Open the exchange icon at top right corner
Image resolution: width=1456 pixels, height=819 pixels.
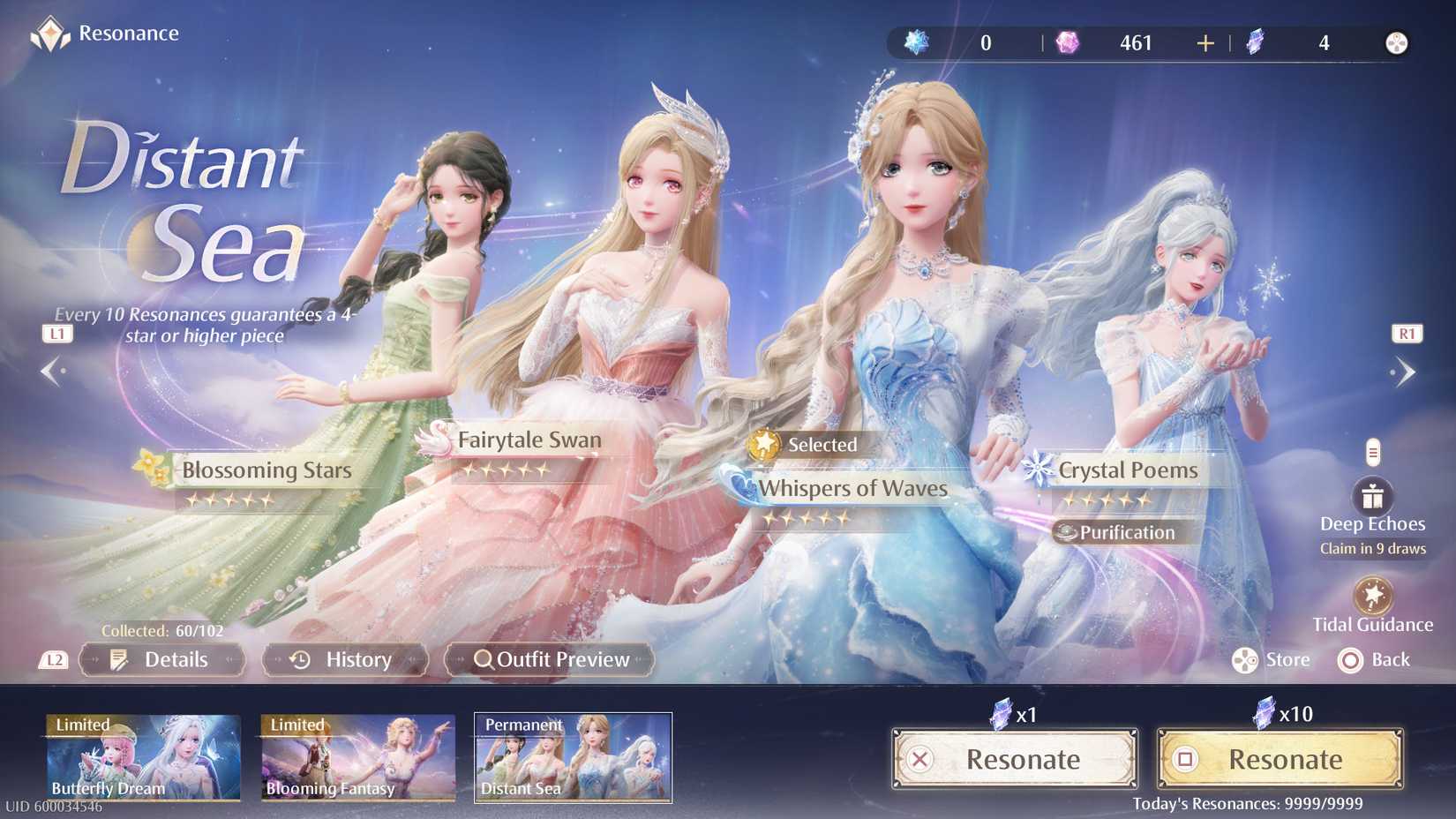click(x=1399, y=41)
